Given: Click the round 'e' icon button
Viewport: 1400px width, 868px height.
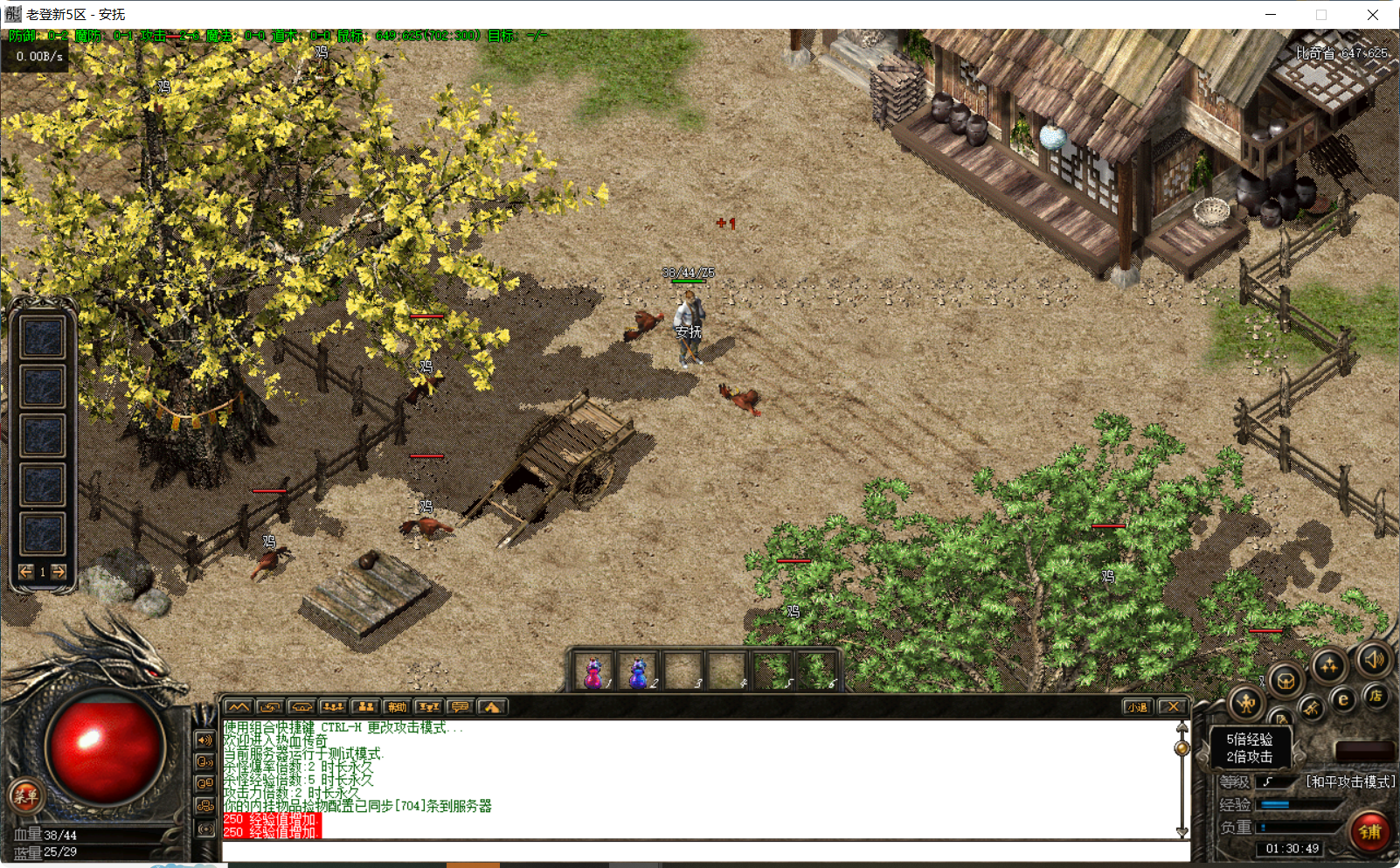Looking at the screenshot, I should pos(1344,699).
